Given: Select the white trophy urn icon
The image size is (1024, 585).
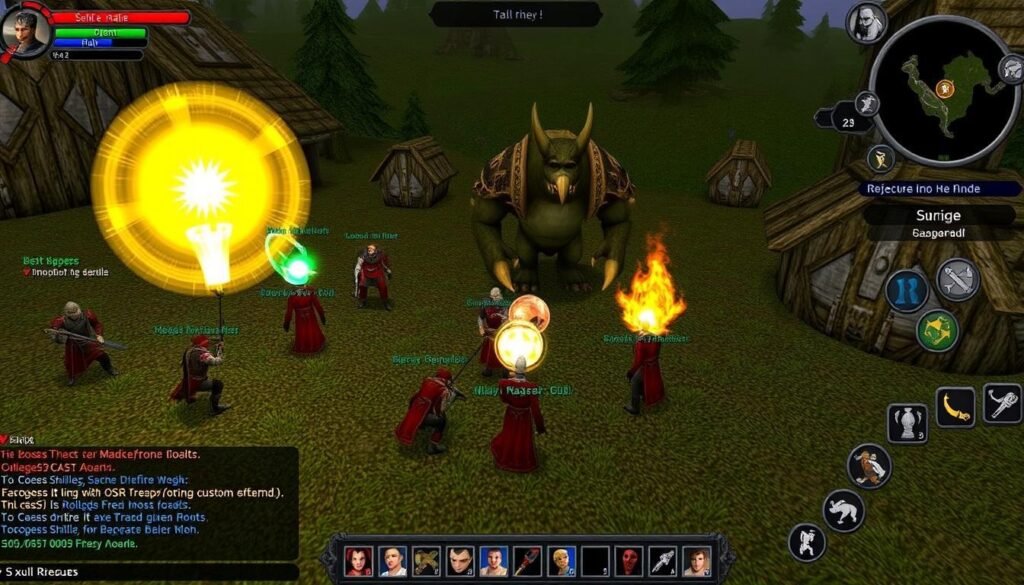Looking at the screenshot, I should click(x=907, y=423).
